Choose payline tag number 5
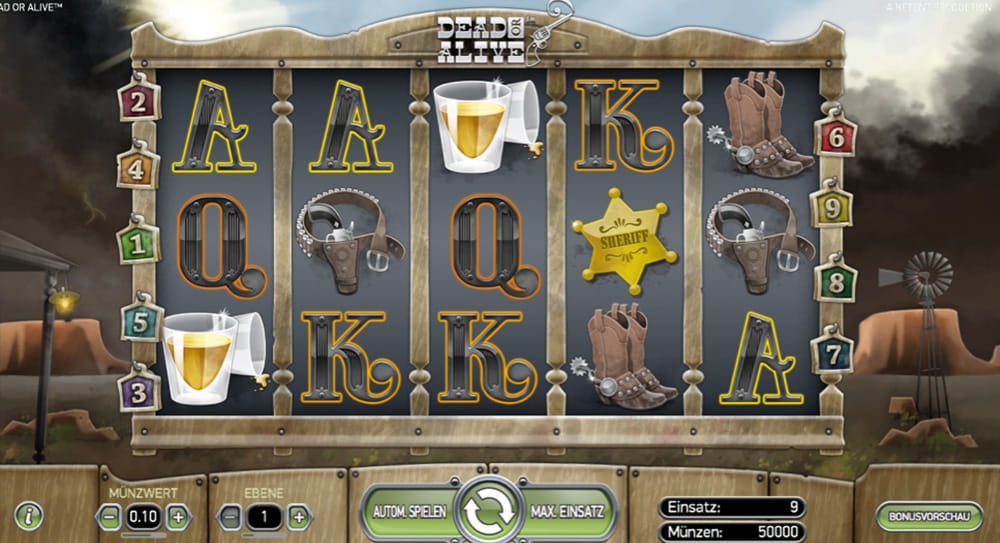The height and width of the screenshot is (543, 1000). 141,322
